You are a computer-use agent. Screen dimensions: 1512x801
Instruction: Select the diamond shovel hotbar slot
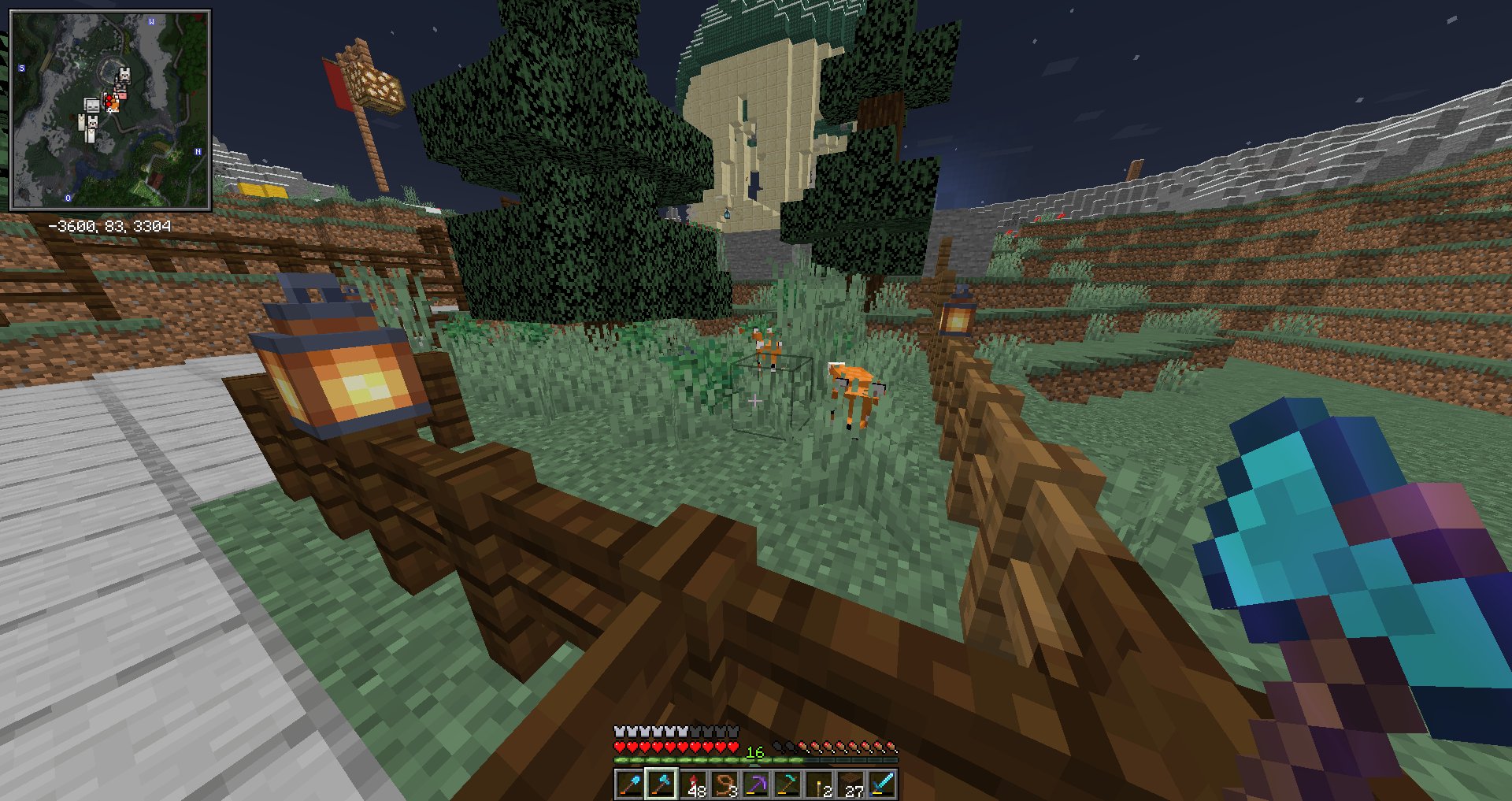pos(629,784)
